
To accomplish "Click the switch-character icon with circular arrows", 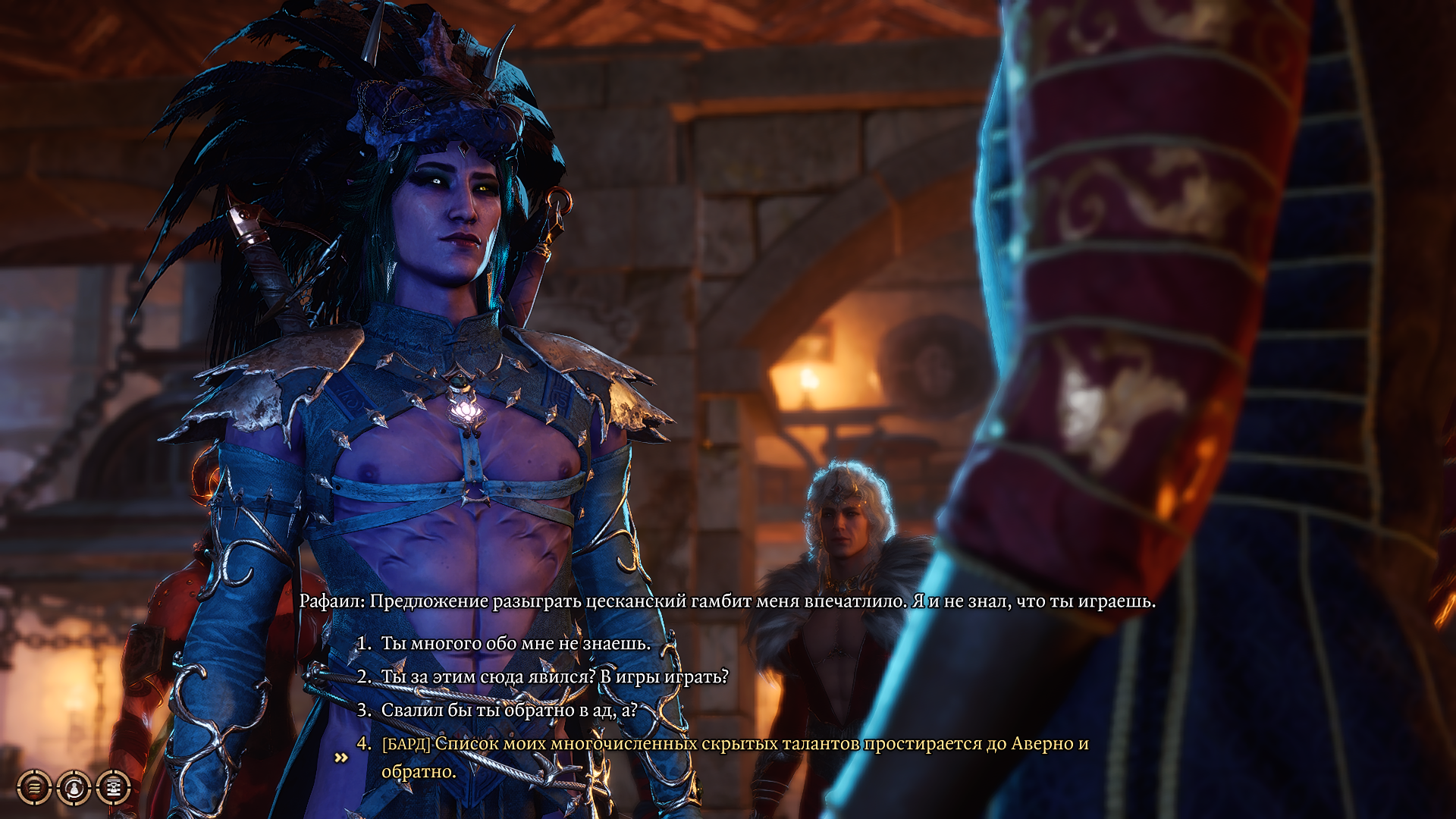I will (x=74, y=787).
